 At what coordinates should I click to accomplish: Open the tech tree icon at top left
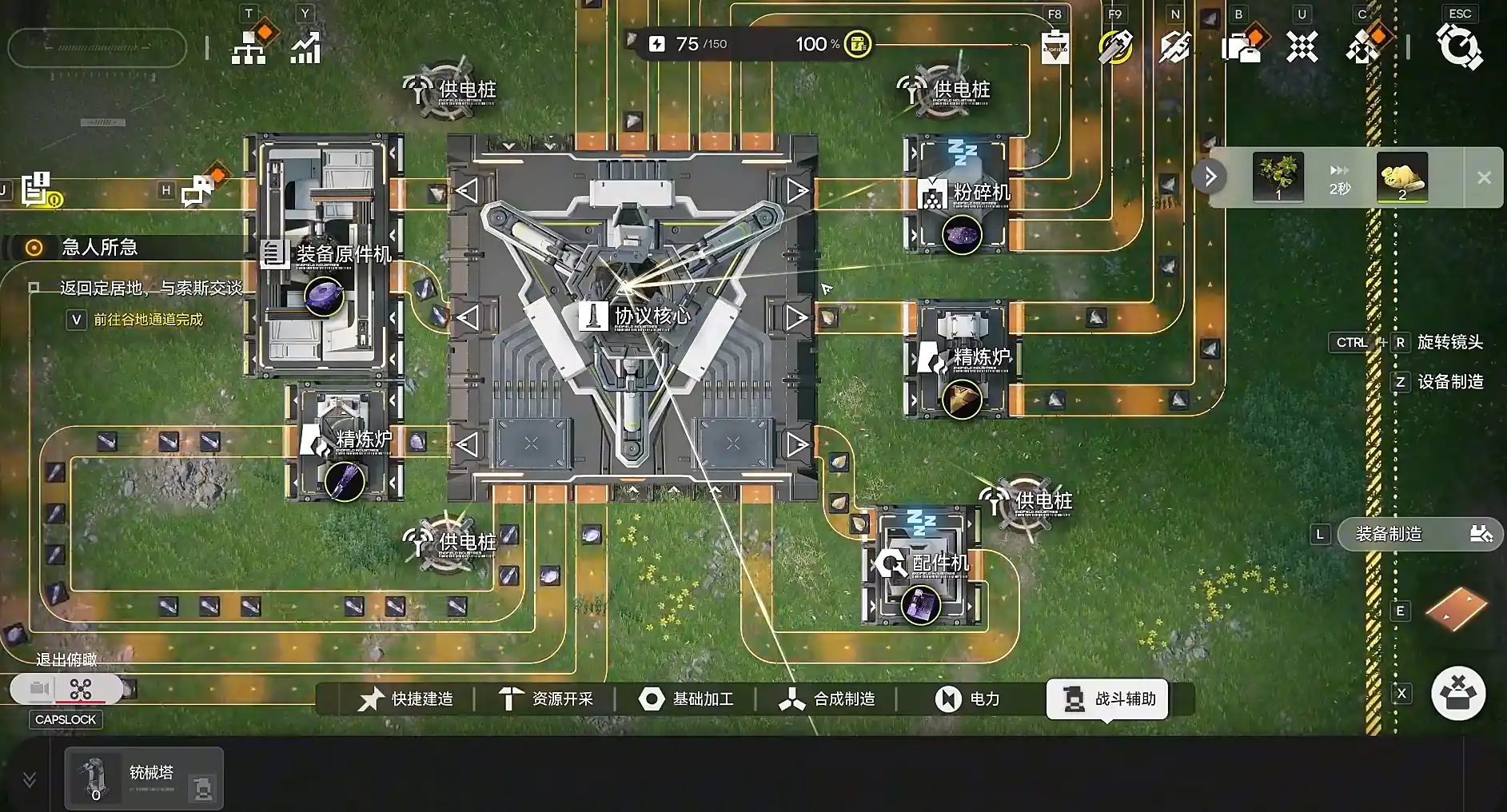click(250, 46)
